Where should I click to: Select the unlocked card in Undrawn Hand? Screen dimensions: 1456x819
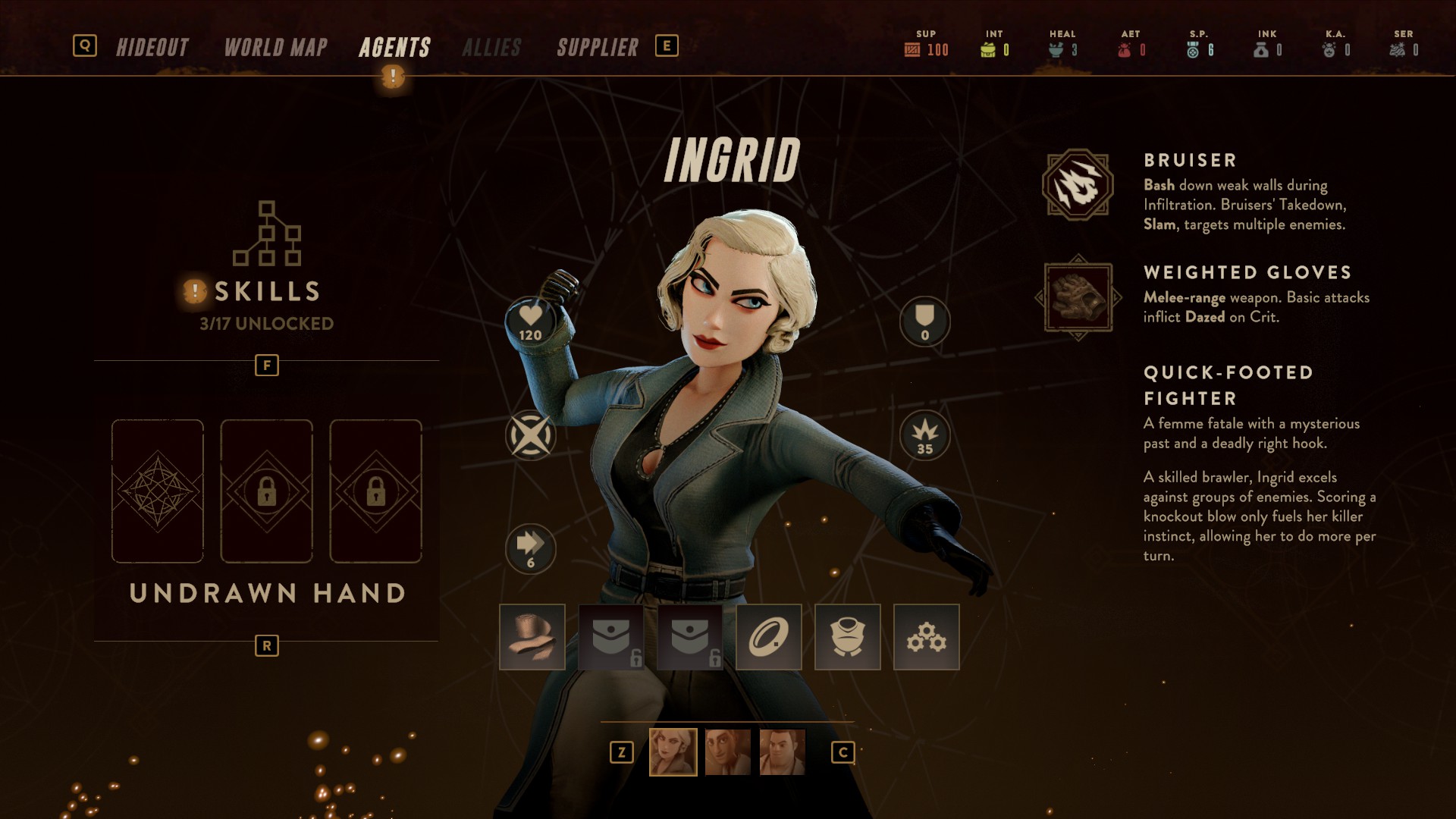[158, 491]
